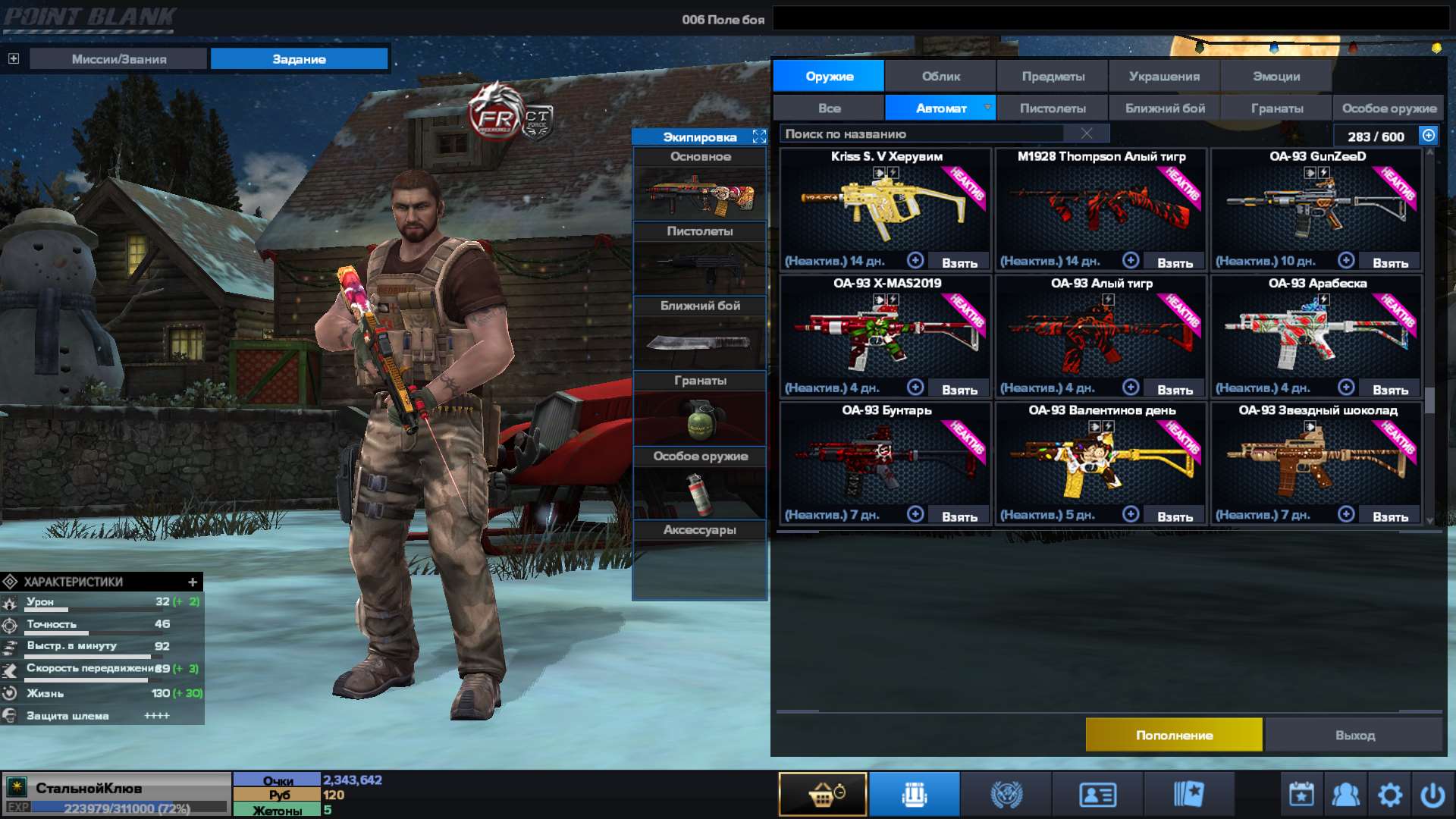Select the inventory backpack icon

pos(914,793)
